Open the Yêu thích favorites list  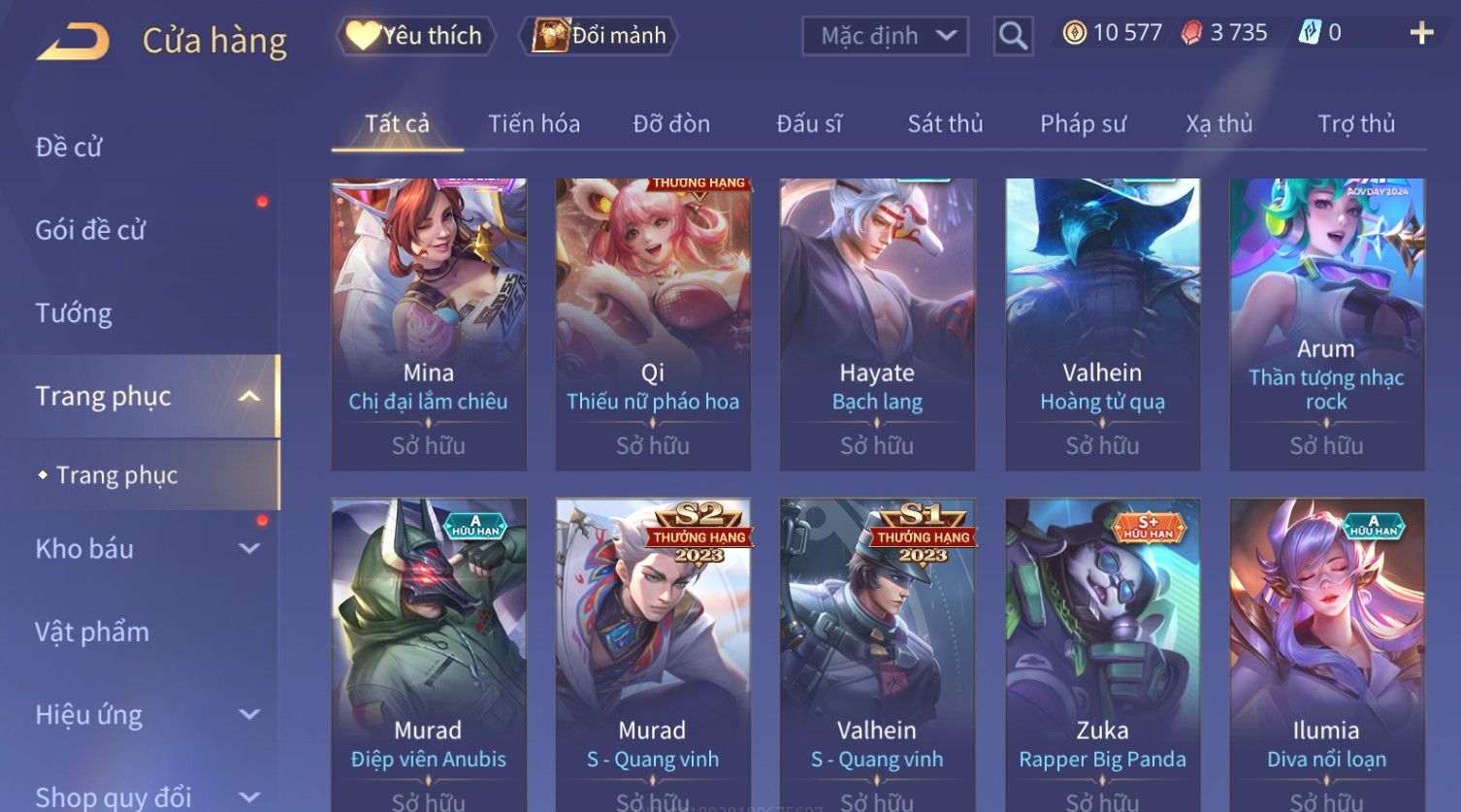[x=416, y=36]
